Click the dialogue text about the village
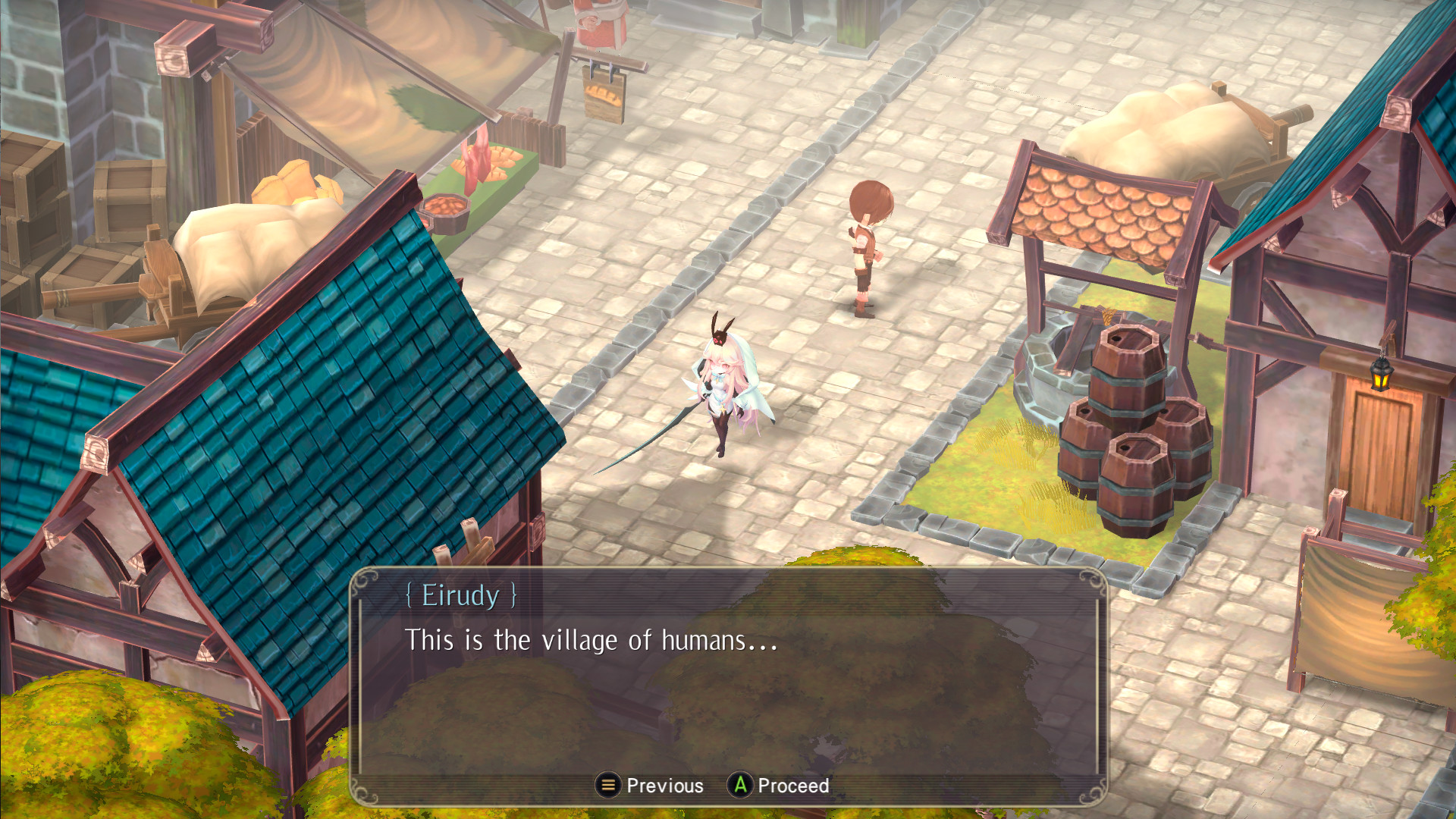The image size is (1456, 819). coord(590,641)
